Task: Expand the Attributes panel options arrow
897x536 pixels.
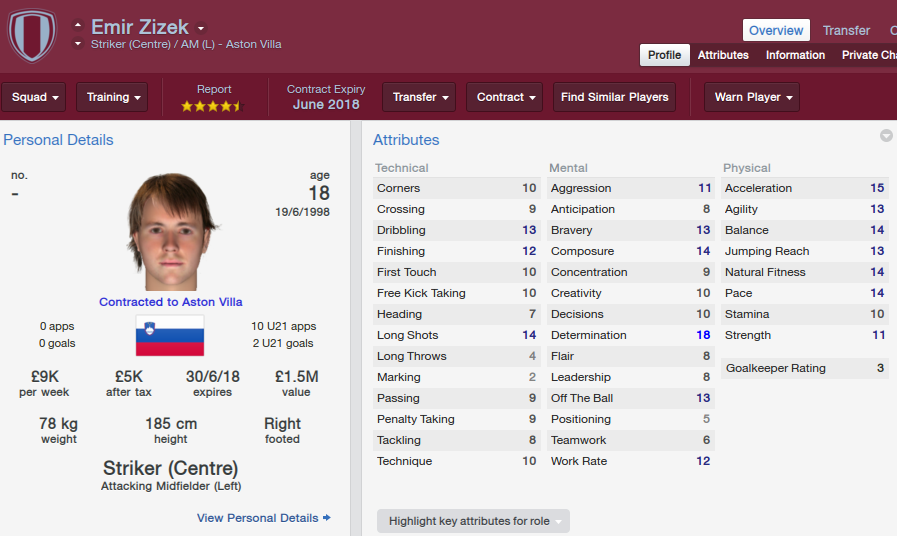Action: [x=886, y=136]
